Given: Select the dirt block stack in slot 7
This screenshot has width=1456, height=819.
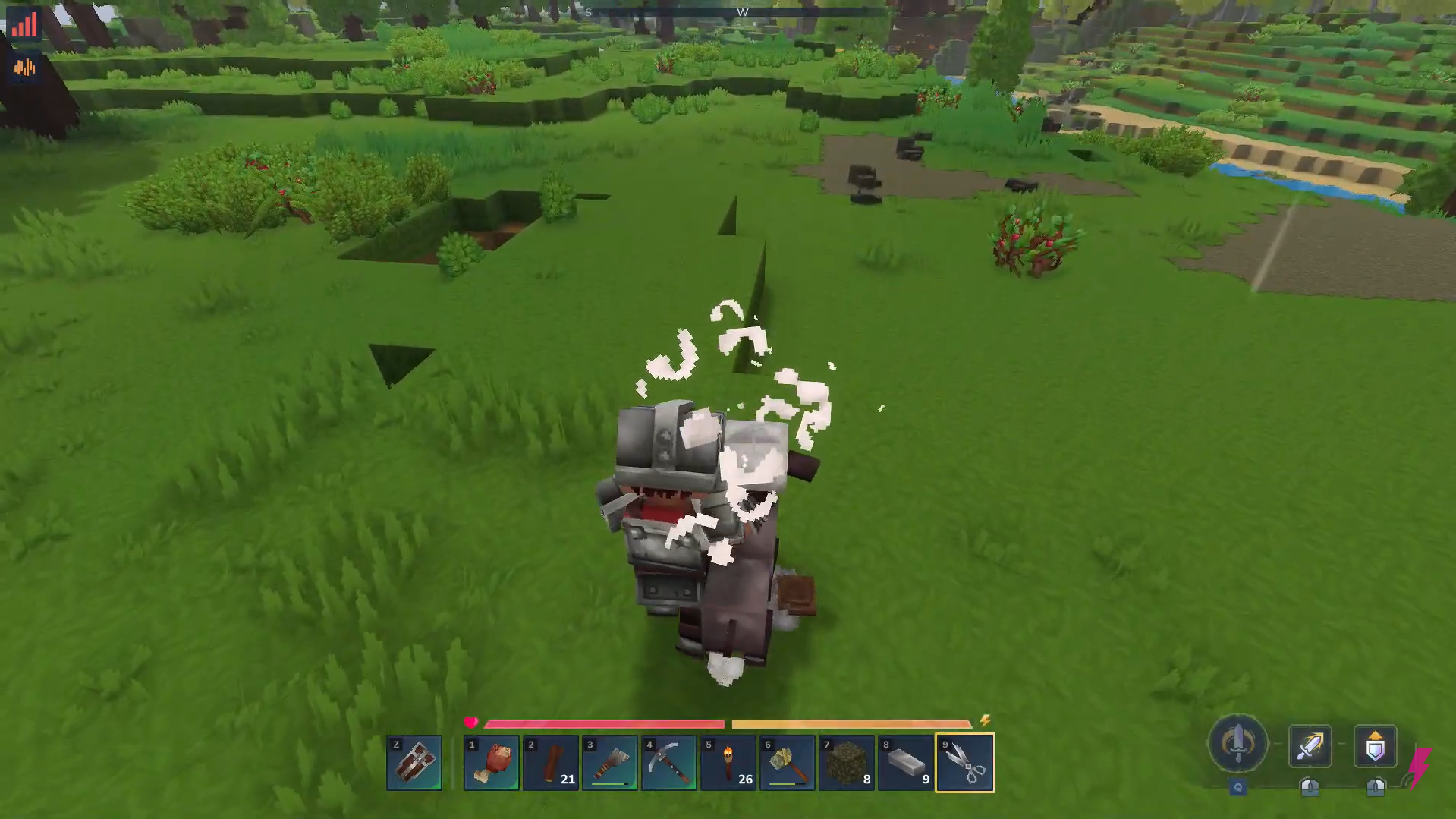Looking at the screenshot, I should [845, 762].
